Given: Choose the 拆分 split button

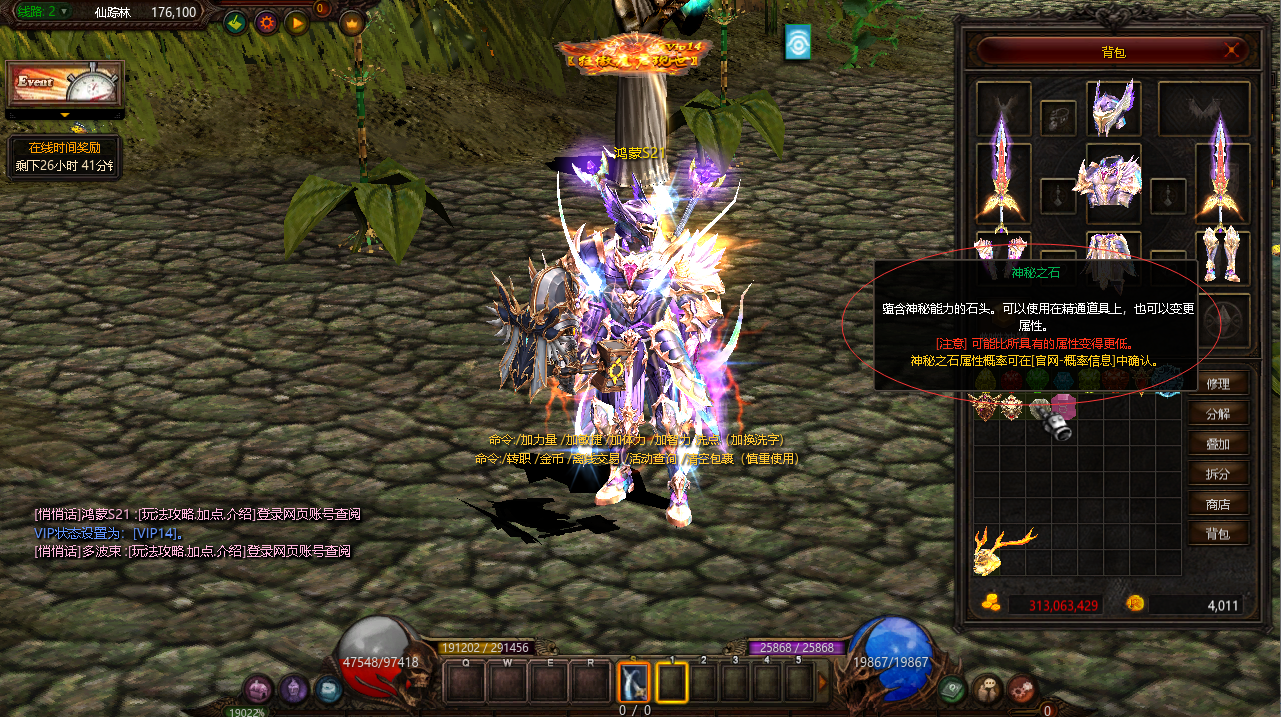Looking at the screenshot, I should [x=1218, y=474].
